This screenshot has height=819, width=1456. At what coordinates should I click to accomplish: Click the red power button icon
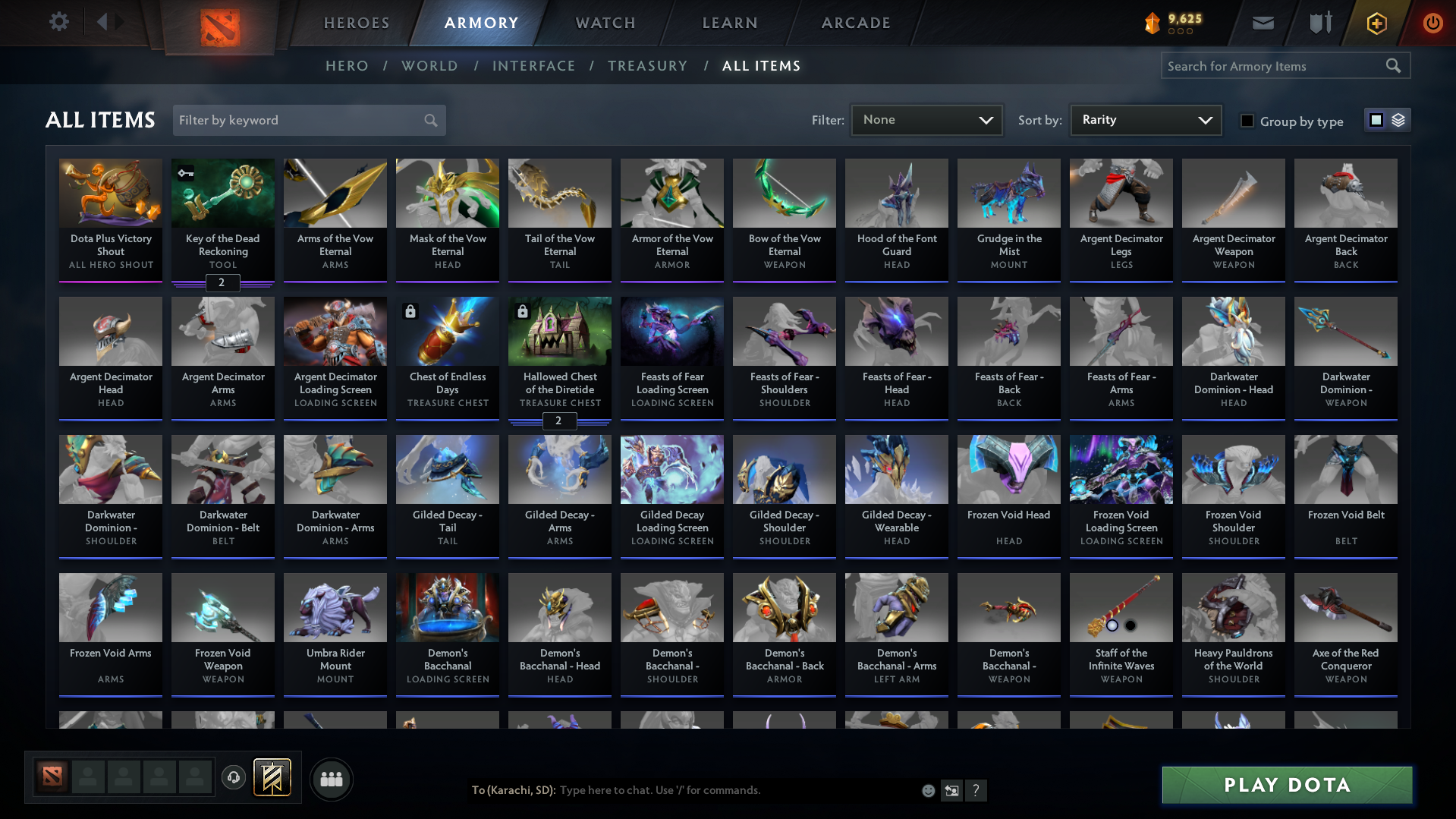pyautogui.click(x=1432, y=23)
